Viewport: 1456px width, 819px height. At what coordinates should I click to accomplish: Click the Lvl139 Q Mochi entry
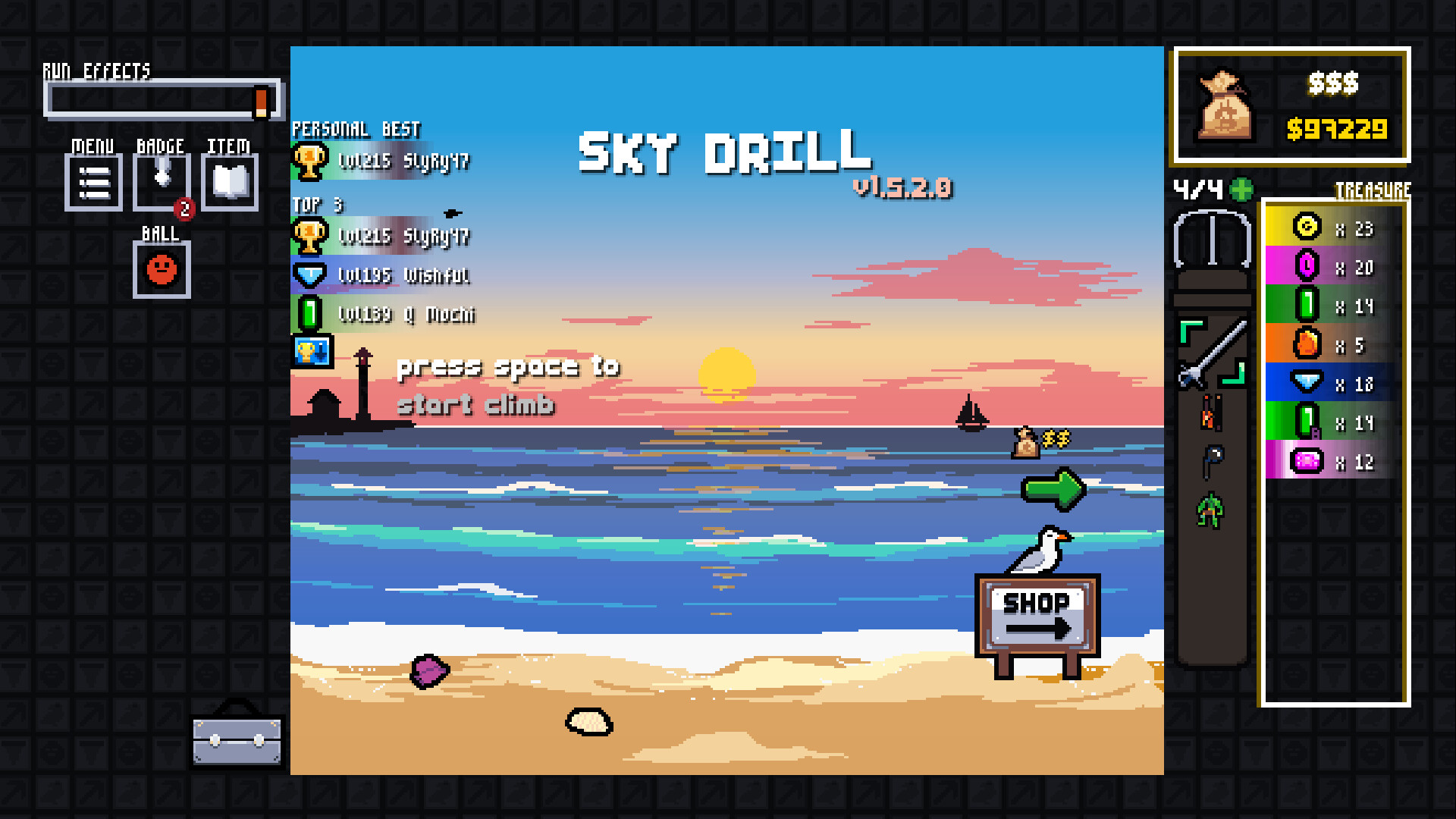(x=383, y=313)
